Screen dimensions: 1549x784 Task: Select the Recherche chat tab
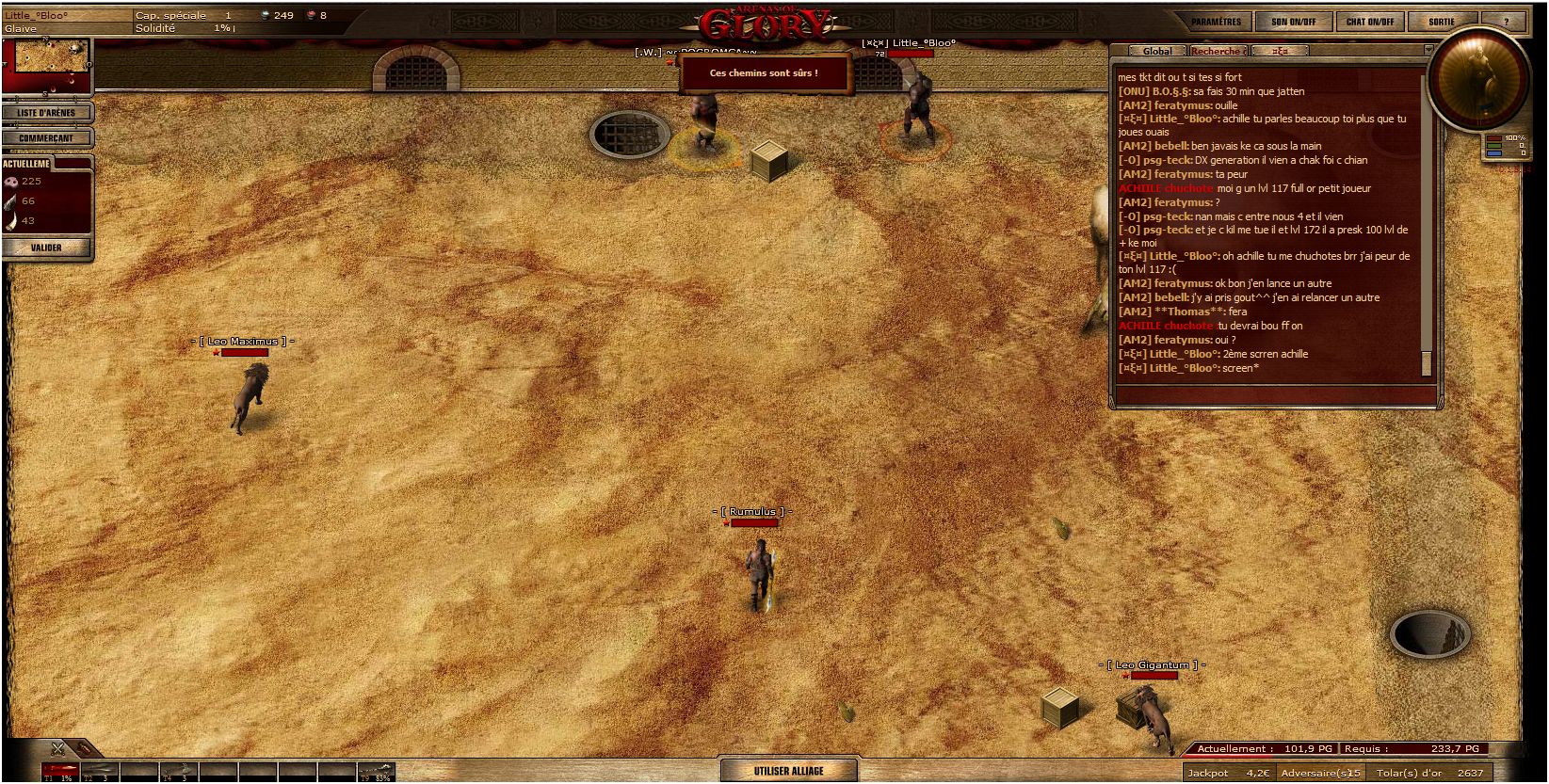pyautogui.click(x=1217, y=52)
